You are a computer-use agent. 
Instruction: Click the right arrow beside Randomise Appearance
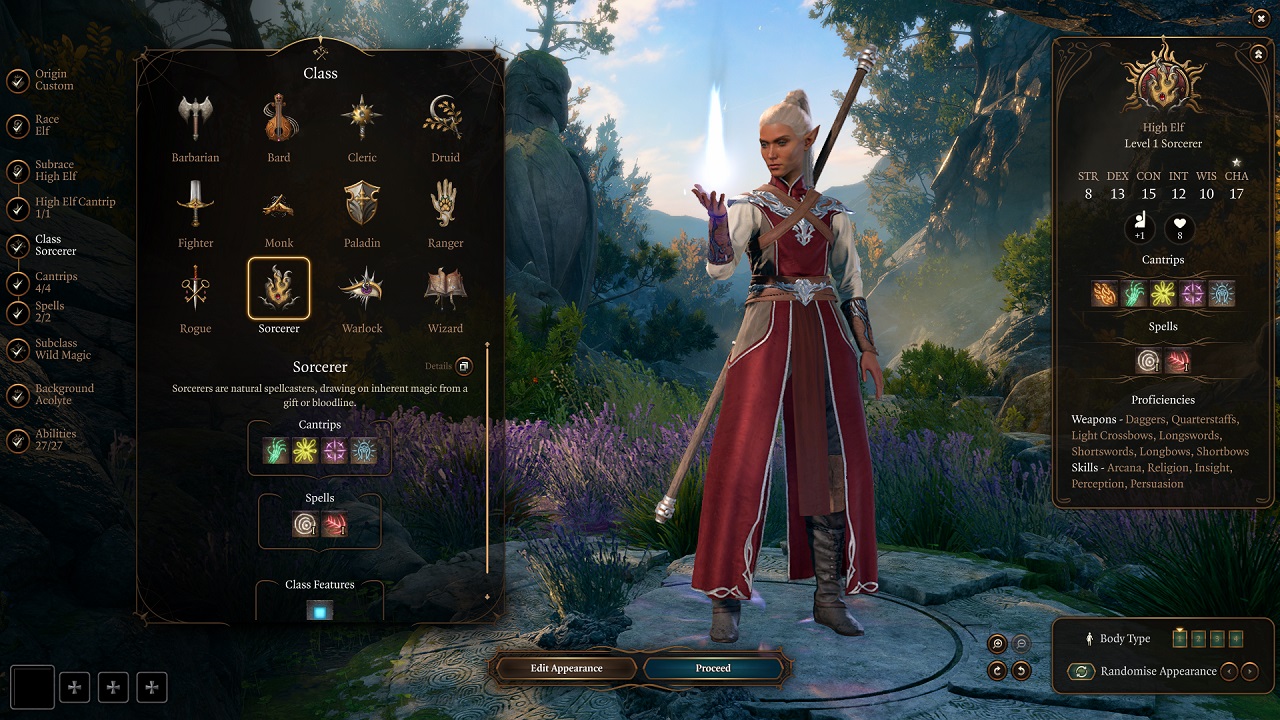(x=1249, y=671)
